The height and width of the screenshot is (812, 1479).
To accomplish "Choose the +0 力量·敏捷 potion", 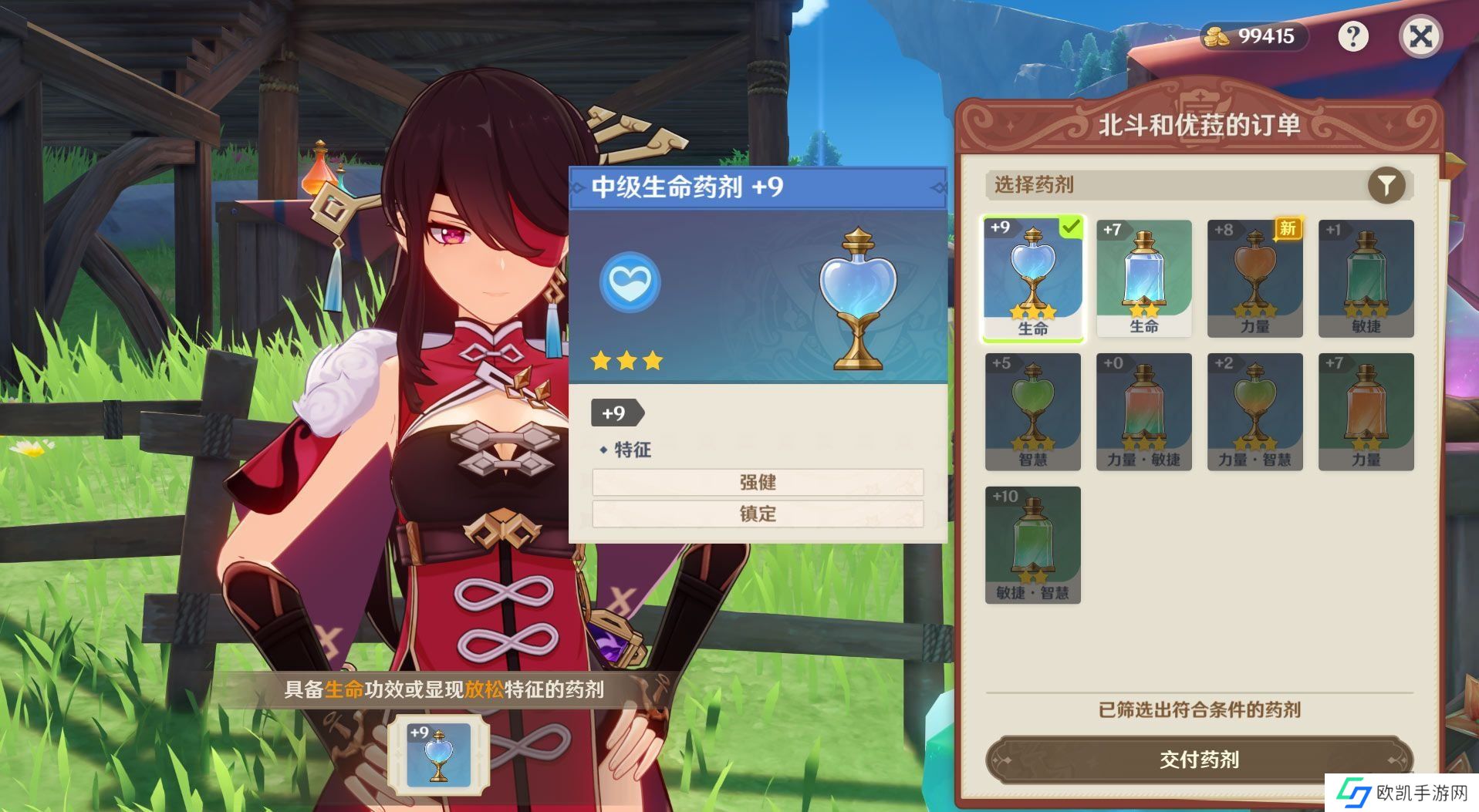I will point(1143,412).
